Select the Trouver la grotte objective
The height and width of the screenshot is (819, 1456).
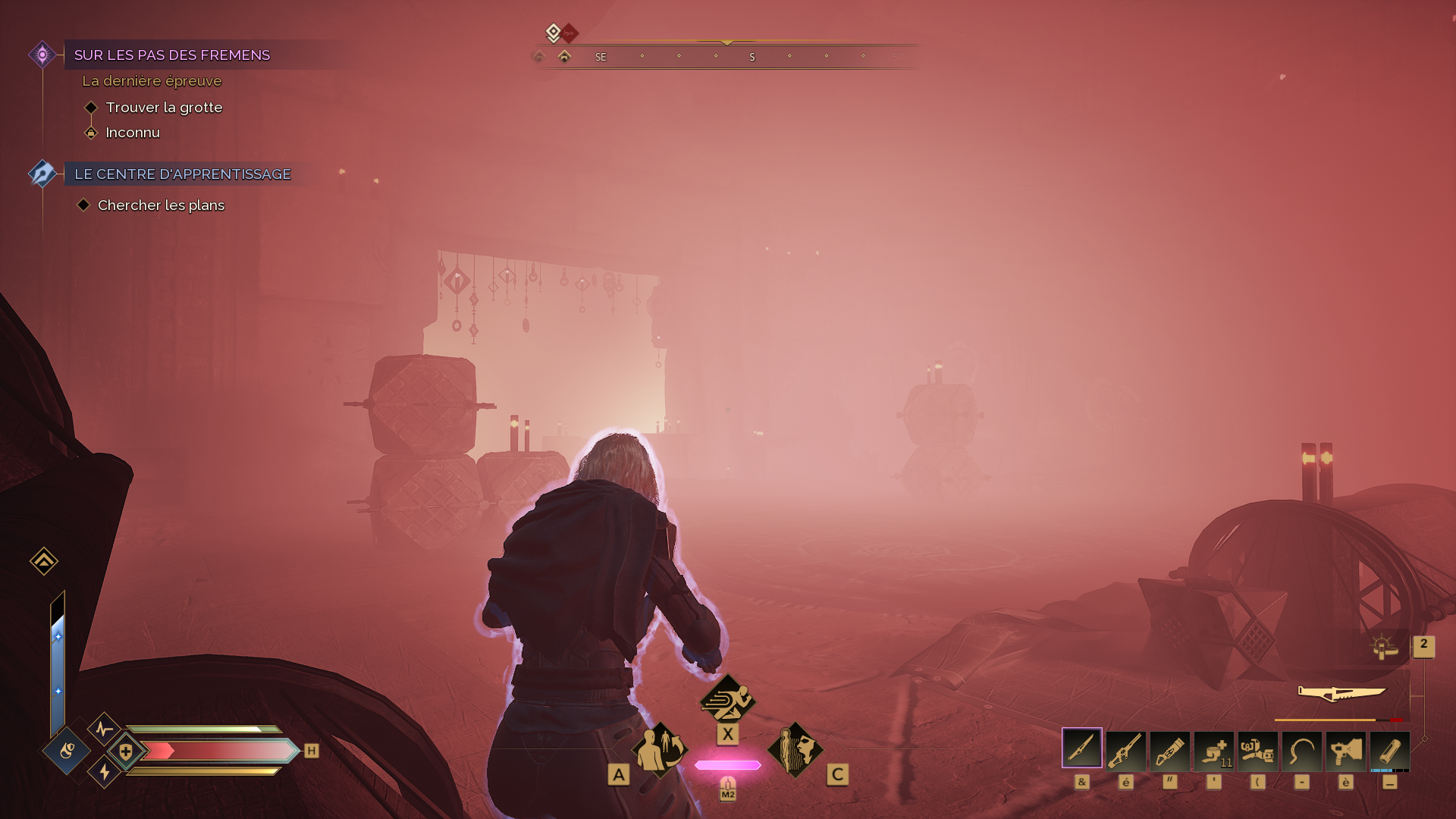[x=164, y=108]
